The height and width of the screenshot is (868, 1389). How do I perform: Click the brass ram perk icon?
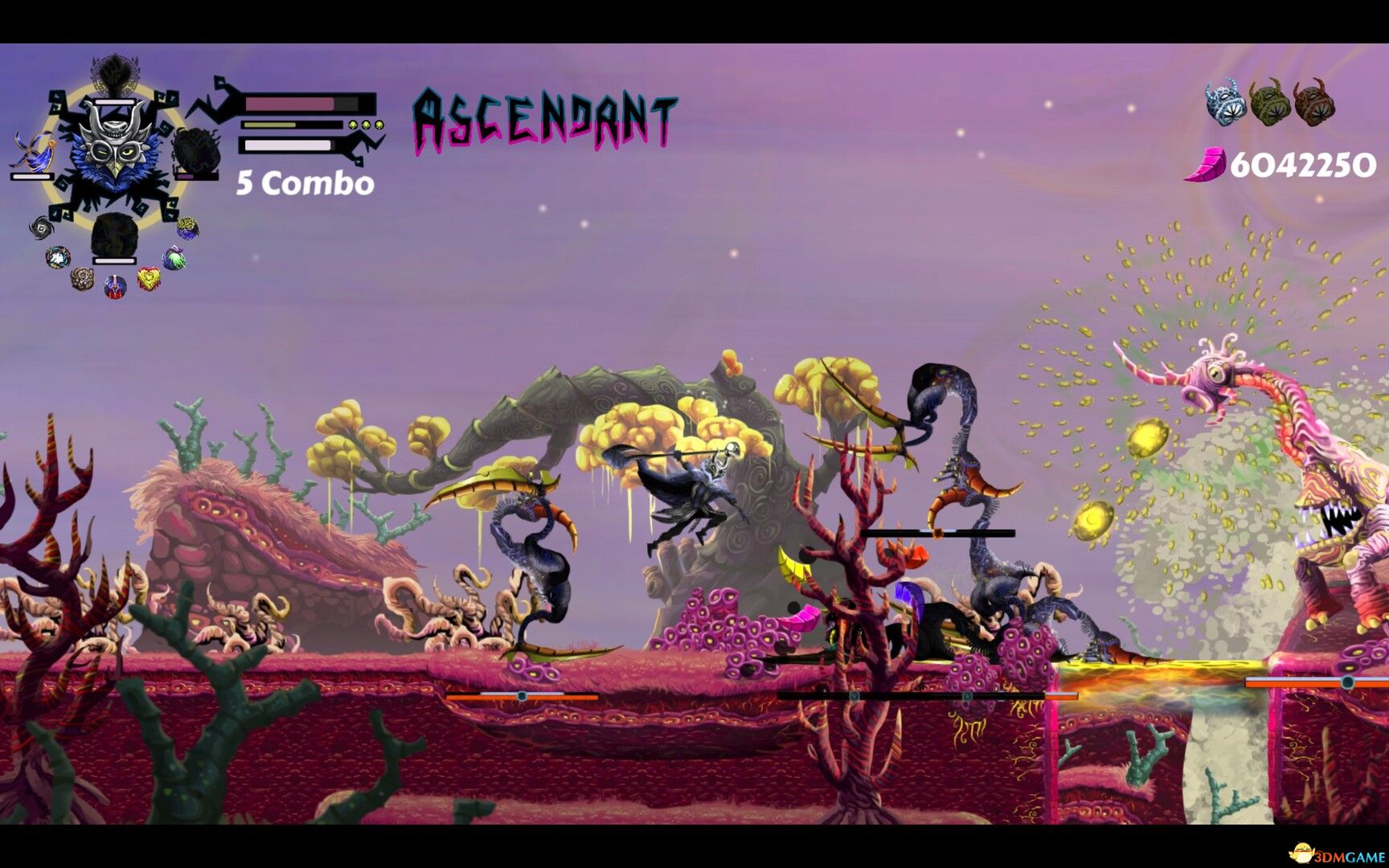[x=84, y=278]
